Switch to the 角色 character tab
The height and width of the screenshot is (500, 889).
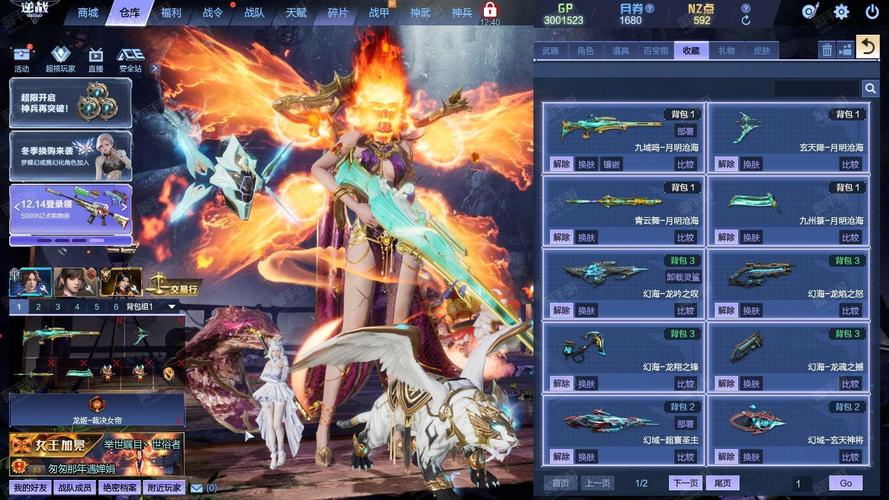click(x=585, y=50)
